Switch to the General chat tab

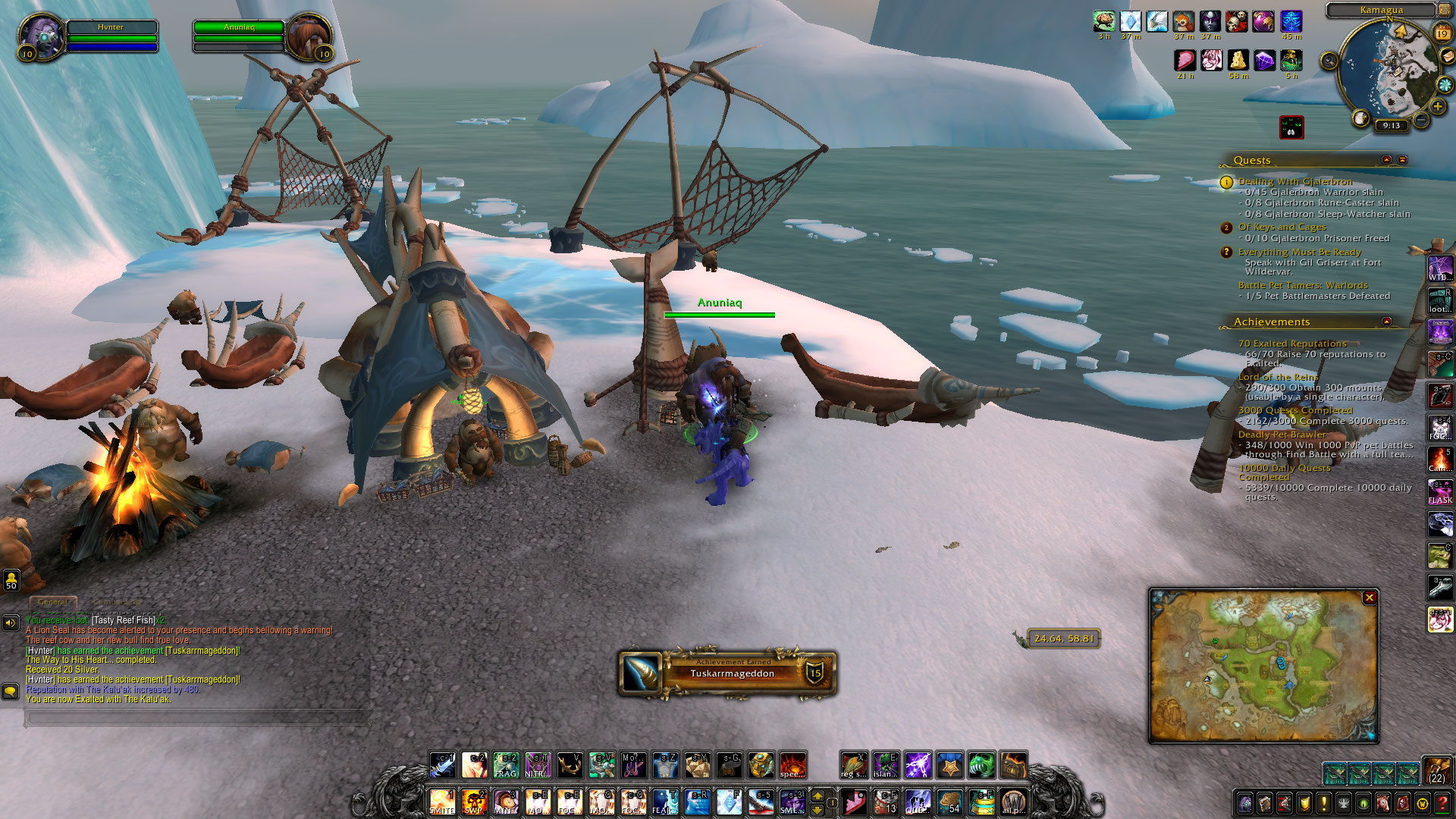(x=52, y=602)
